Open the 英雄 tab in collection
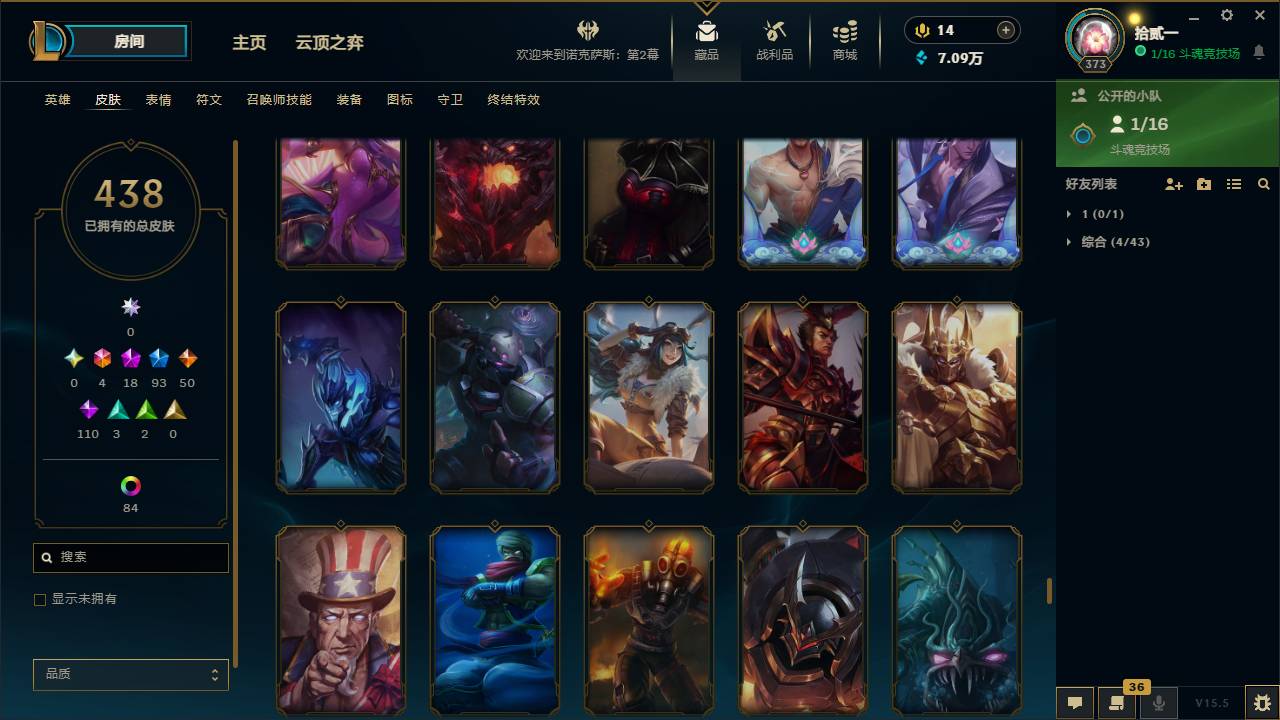 tap(57, 100)
